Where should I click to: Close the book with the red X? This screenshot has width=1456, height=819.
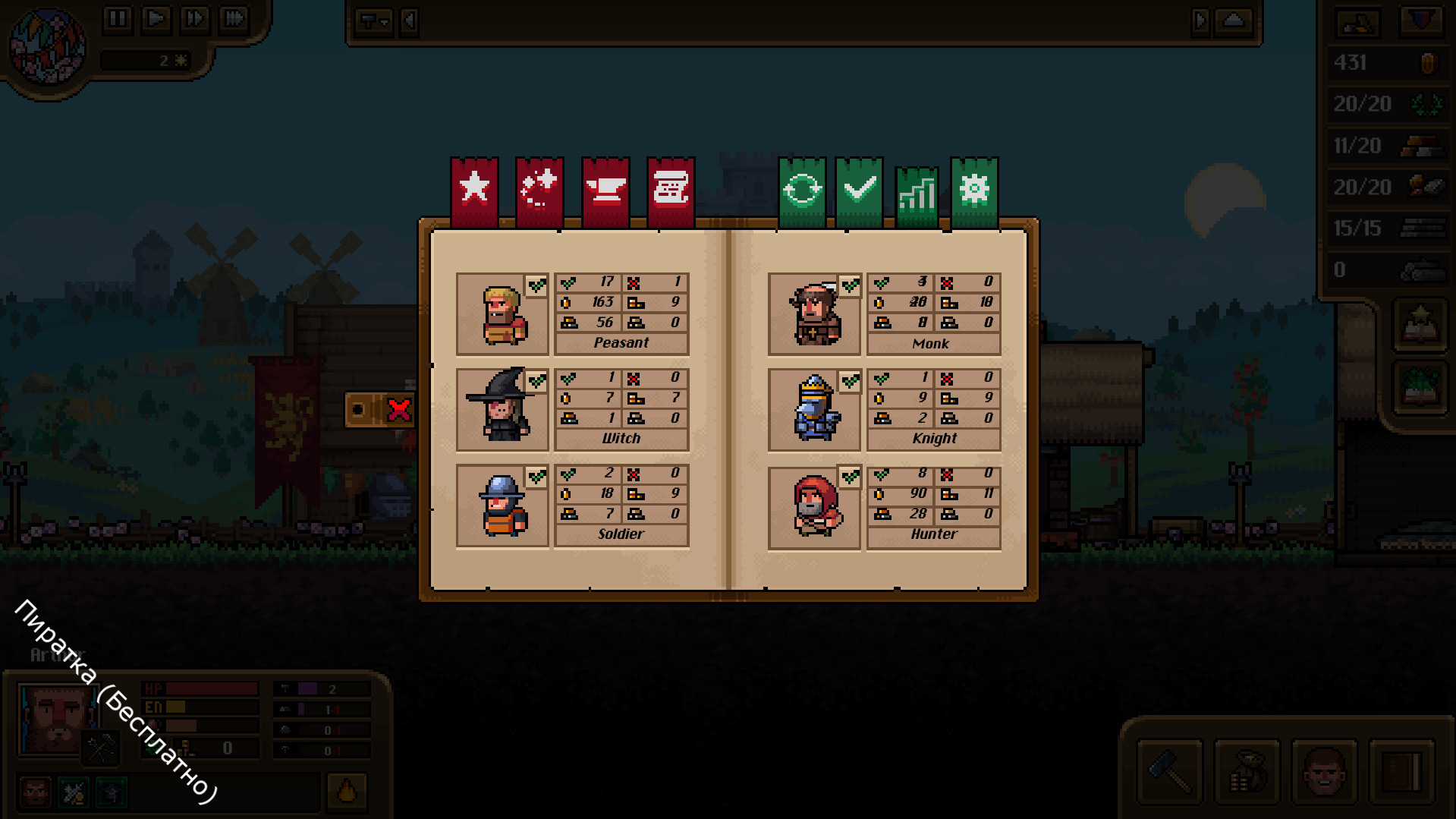tap(399, 410)
